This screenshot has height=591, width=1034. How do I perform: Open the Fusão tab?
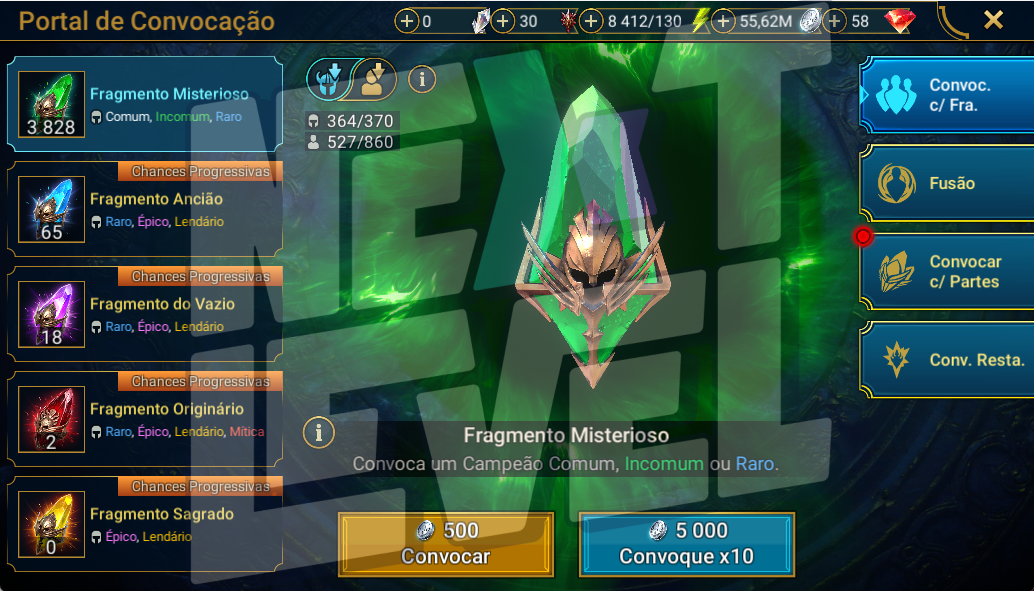946,183
